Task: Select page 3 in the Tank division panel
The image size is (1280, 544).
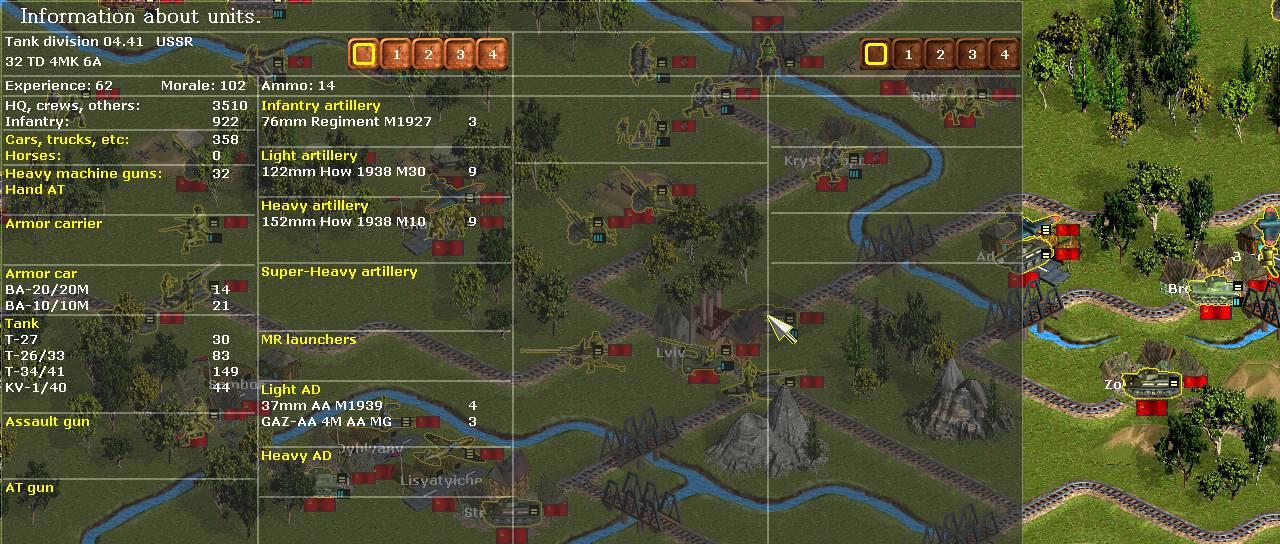Action: pos(460,54)
